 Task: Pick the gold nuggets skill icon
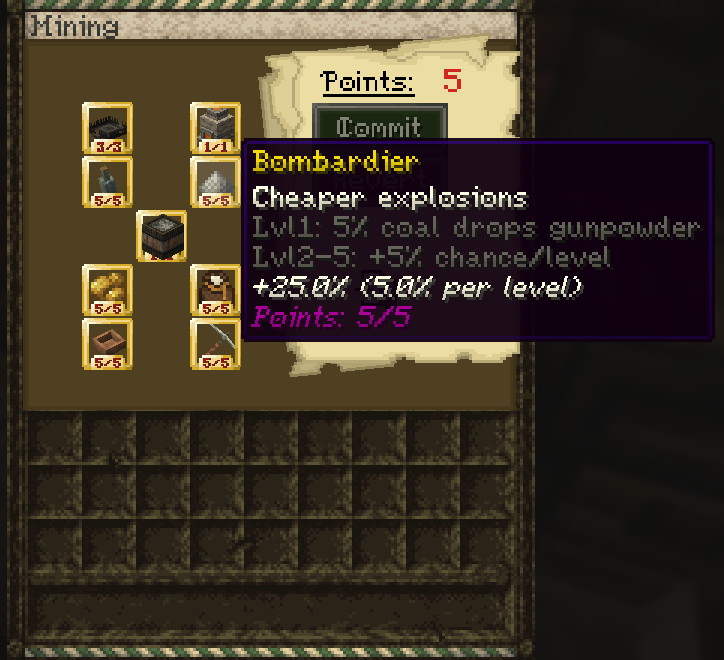click(107, 290)
